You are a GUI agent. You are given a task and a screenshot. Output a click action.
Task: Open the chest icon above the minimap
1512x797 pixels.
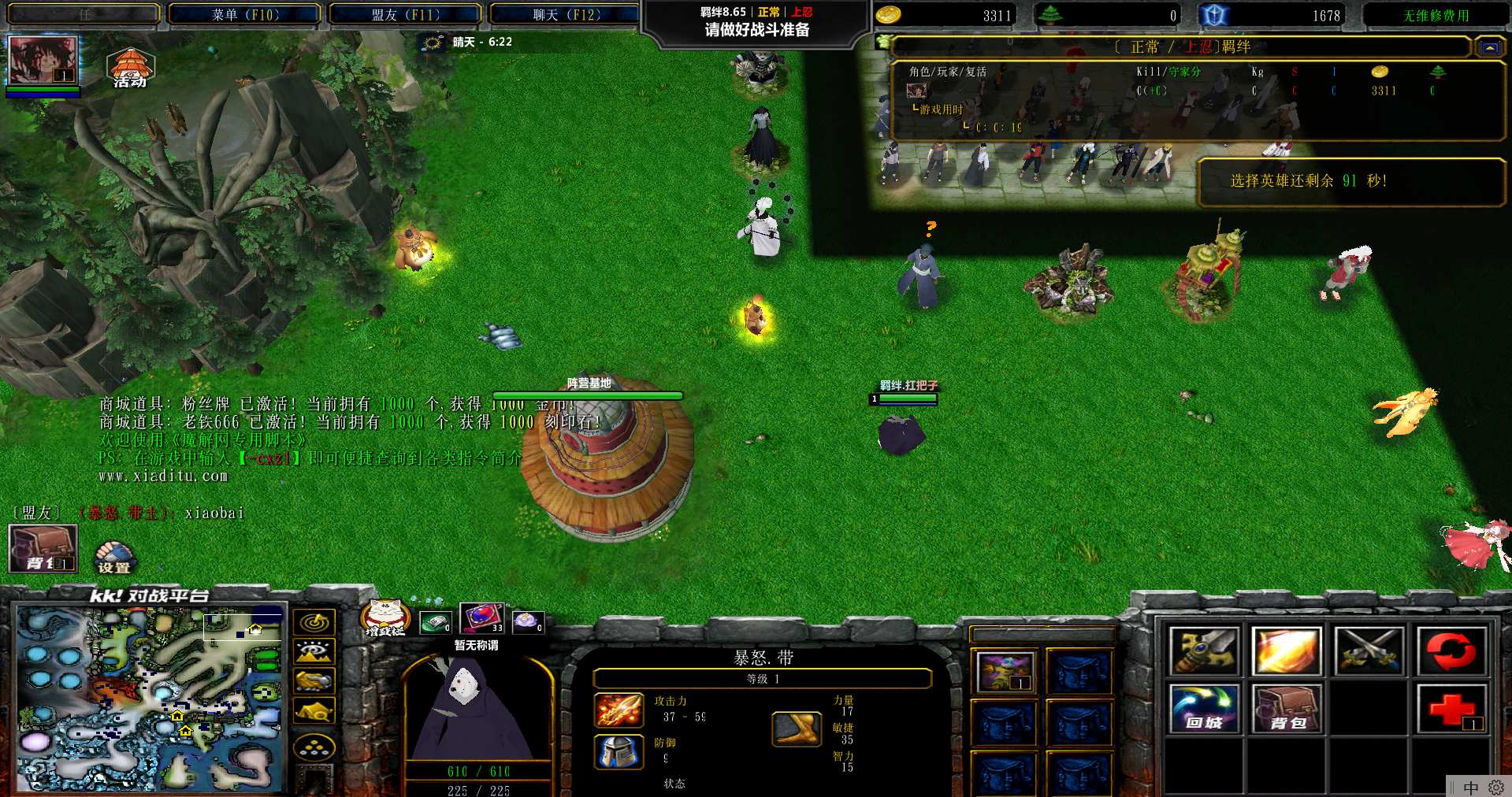(x=43, y=548)
